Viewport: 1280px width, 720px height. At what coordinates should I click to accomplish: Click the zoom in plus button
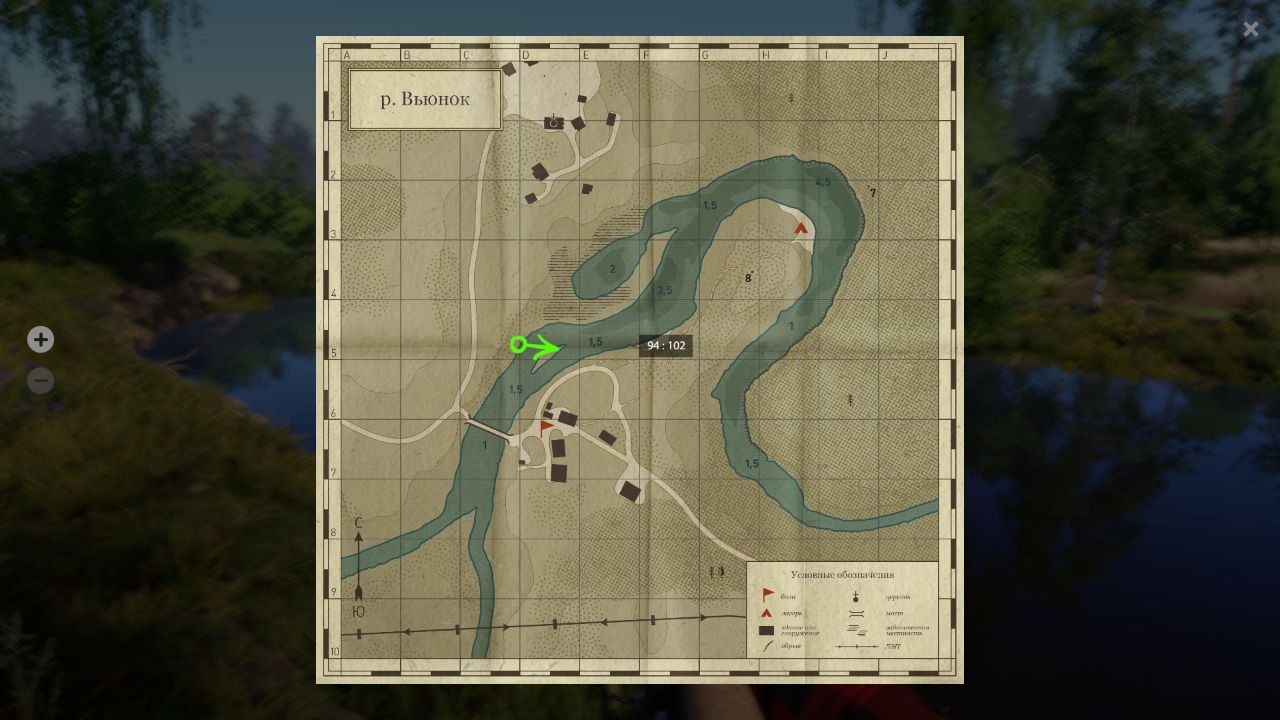coord(40,339)
